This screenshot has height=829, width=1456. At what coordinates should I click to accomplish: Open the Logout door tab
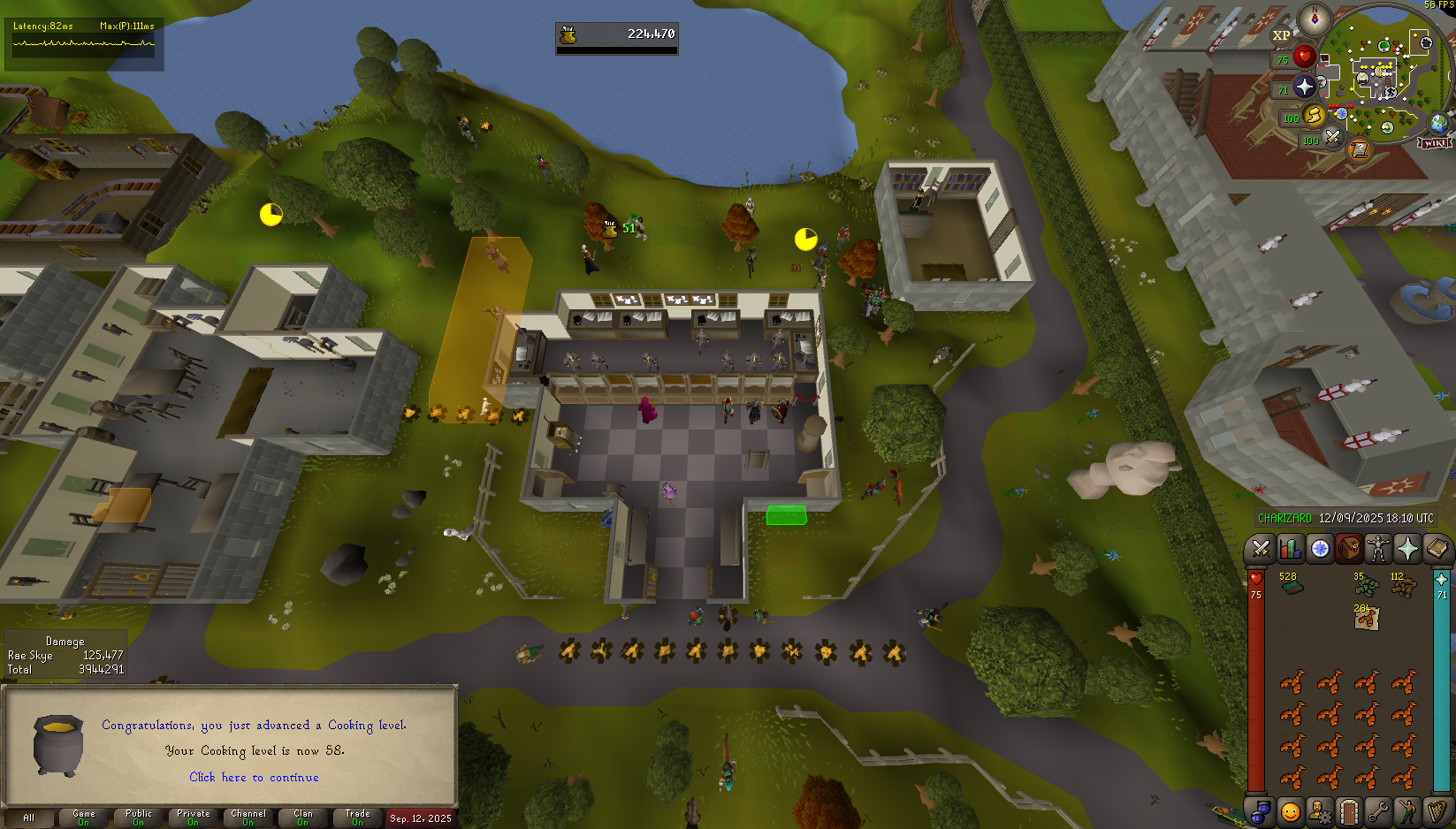(1348, 810)
